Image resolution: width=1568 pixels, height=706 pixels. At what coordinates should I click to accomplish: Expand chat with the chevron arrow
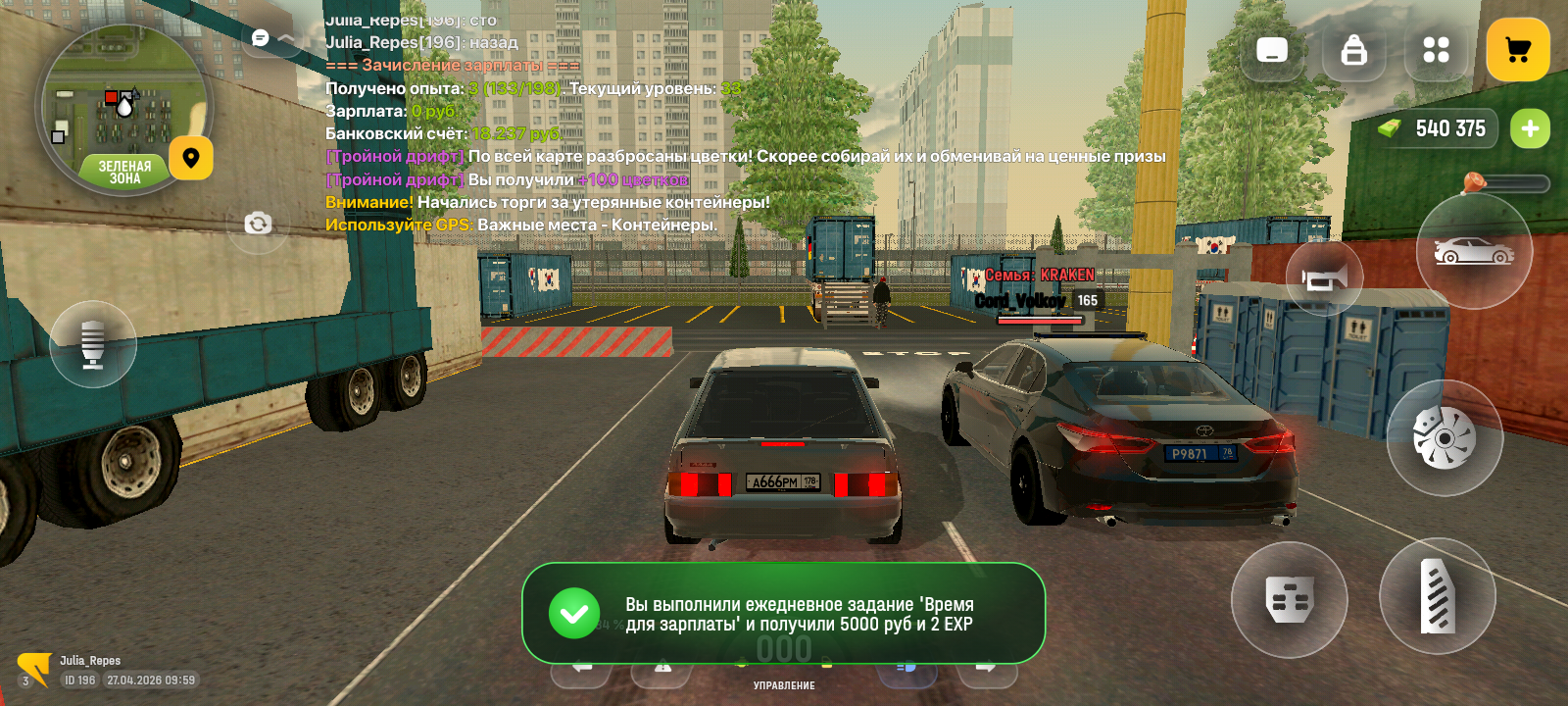click(x=287, y=38)
